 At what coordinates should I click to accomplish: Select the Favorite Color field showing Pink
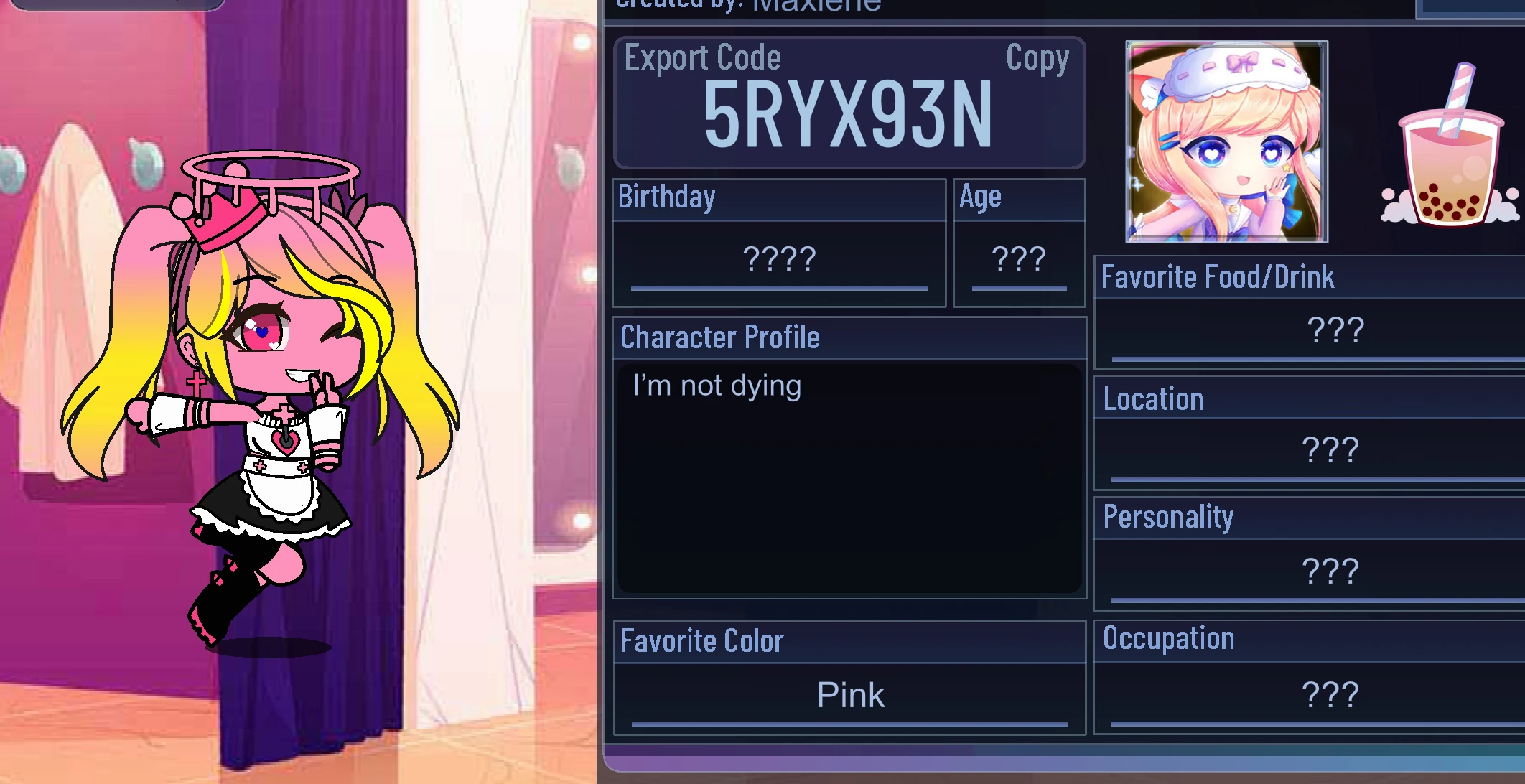(849, 693)
